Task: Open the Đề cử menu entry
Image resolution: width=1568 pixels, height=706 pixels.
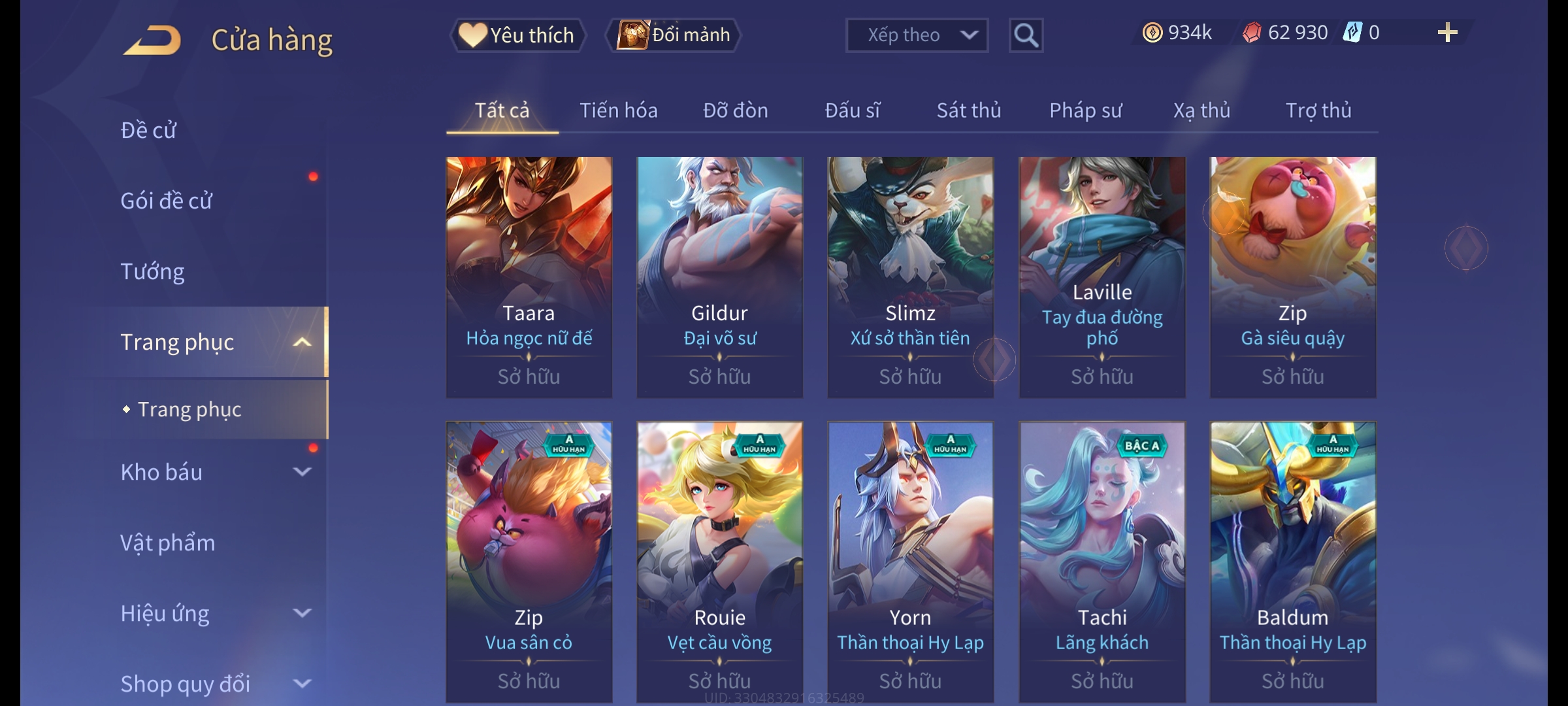Action: (x=149, y=130)
